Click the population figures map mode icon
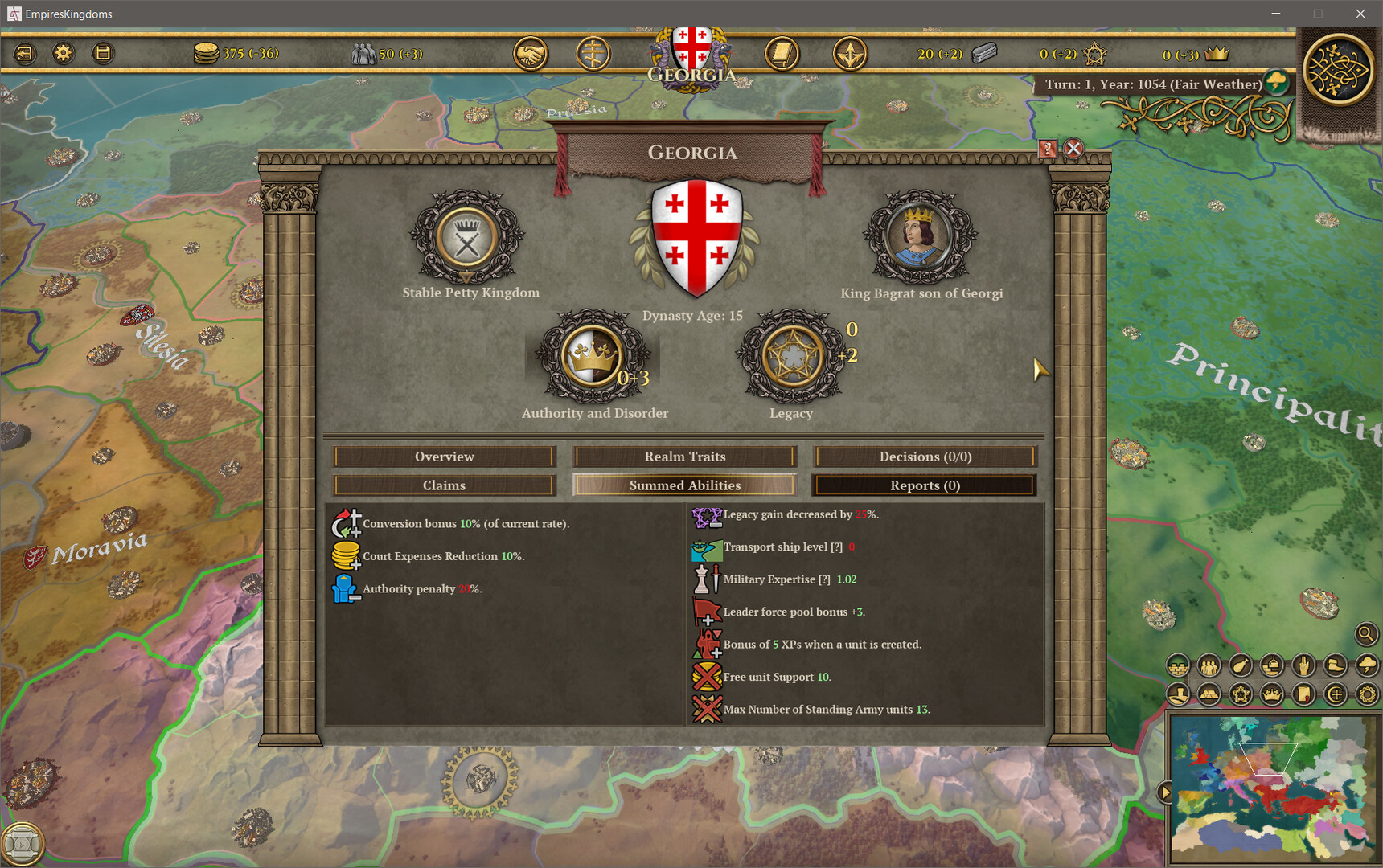The image size is (1383, 868). tap(1208, 665)
